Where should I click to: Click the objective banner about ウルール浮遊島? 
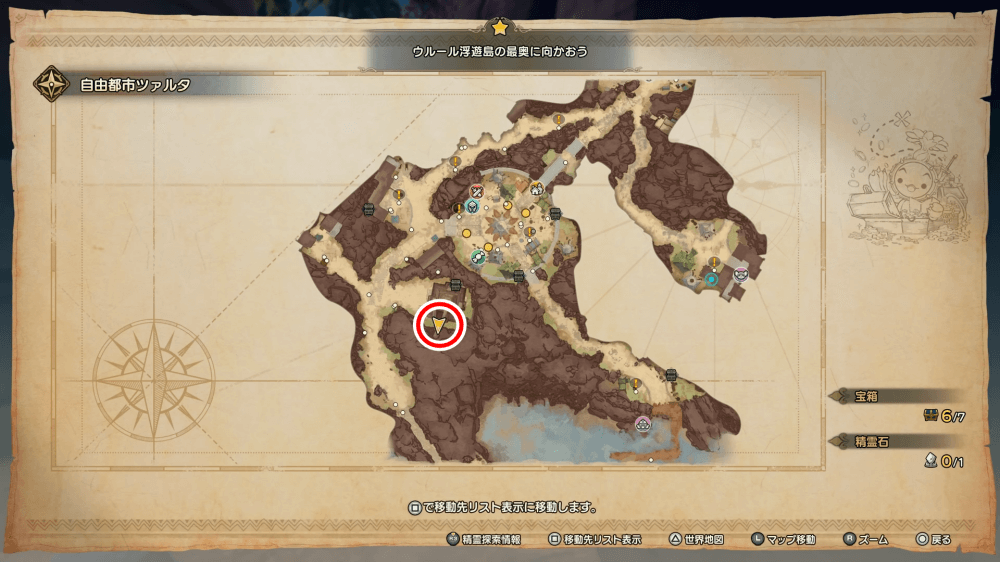click(x=500, y=50)
